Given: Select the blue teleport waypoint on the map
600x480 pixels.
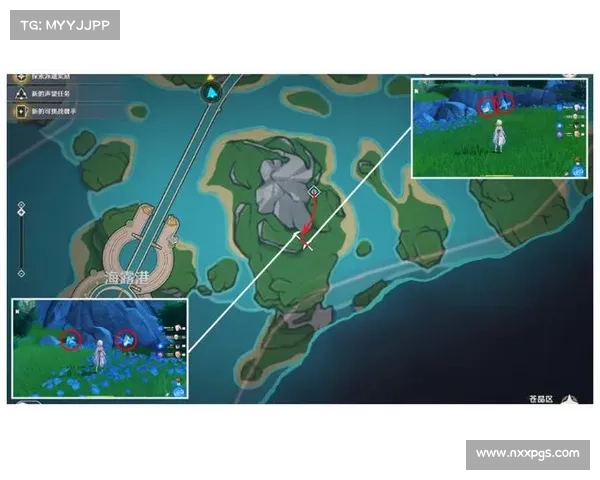Looking at the screenshot, I should (x=213, y=93).
